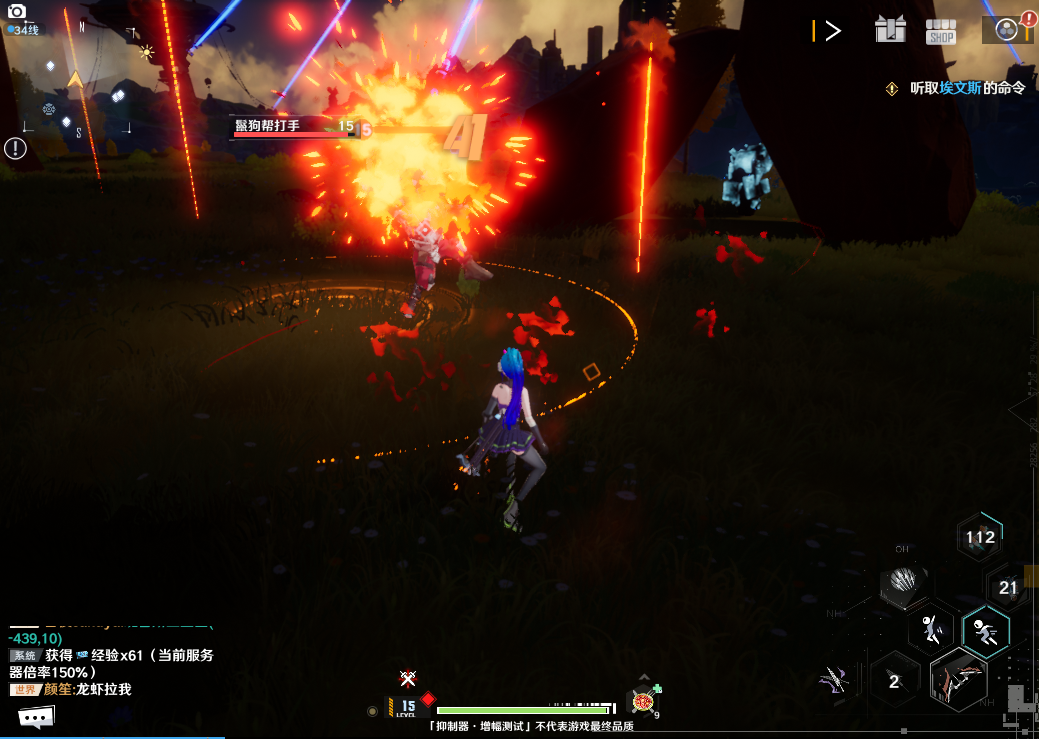Screen dimensions: 1039x739
Task: Select the weapon slot showing 112
Action: pyautogui.click(x=980, y=538)
